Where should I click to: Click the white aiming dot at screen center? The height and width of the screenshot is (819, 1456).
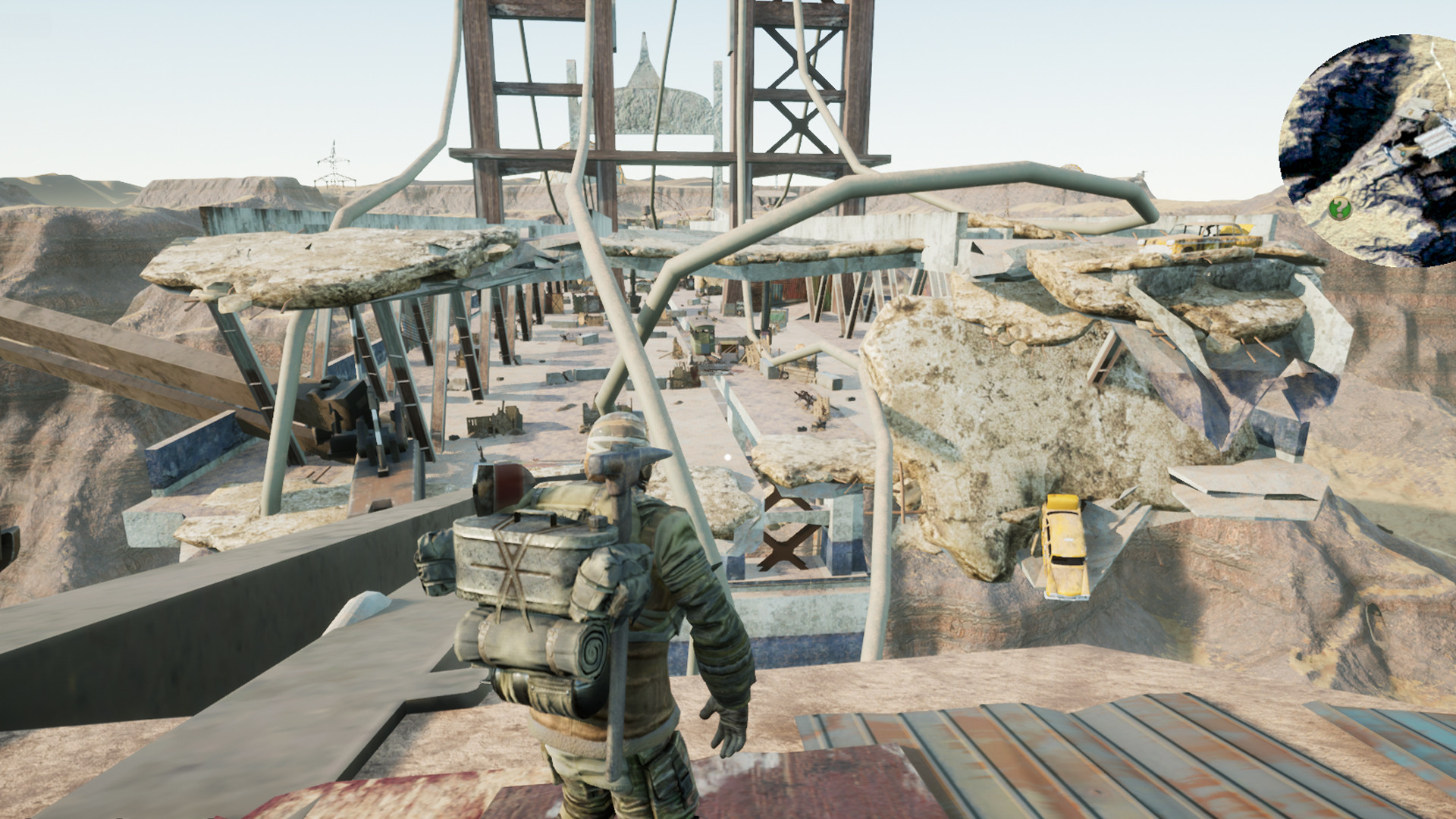728,455
